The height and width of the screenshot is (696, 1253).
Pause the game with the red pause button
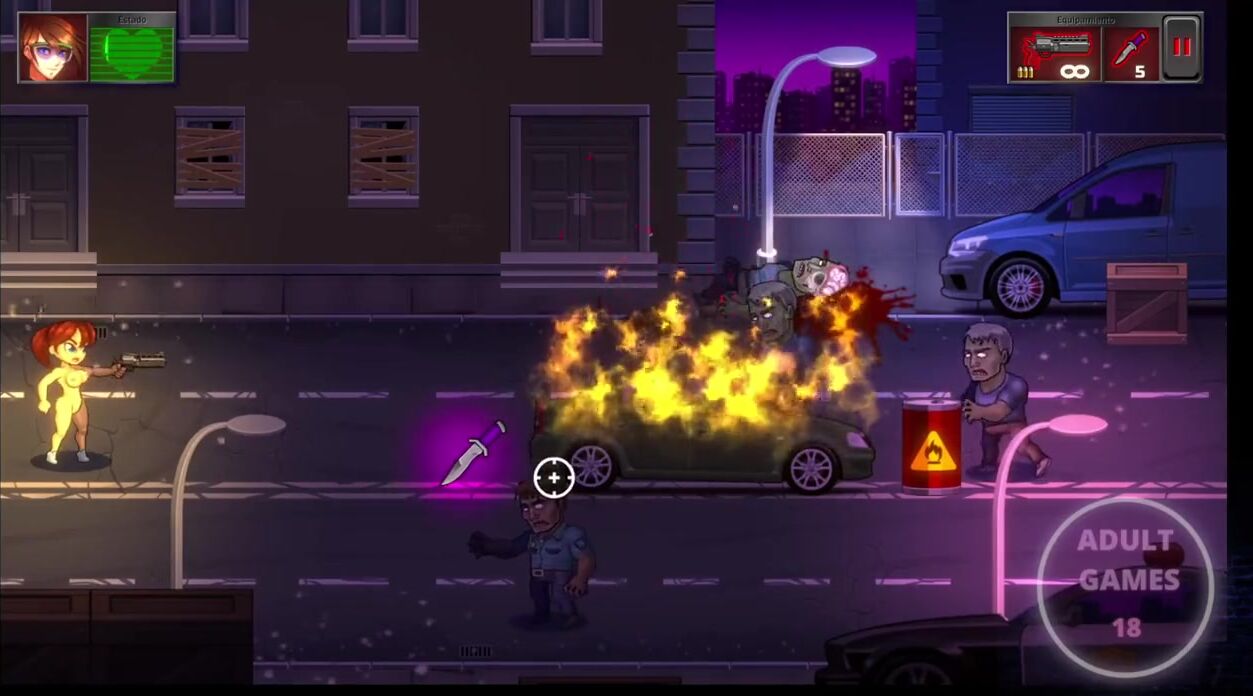pyautogui.click(x=1181, y=49)
